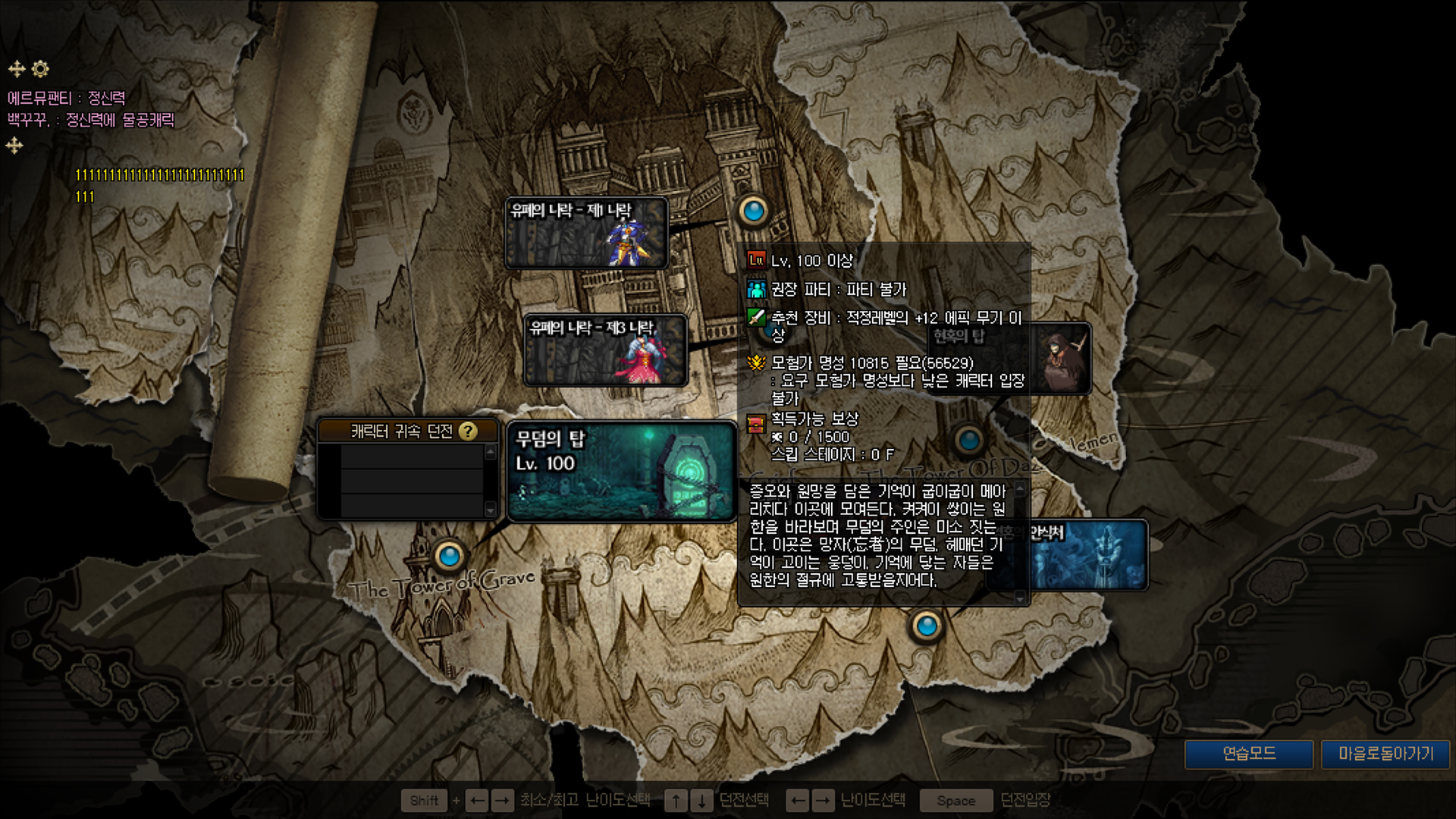Viewport: 1456px width, 819px height.
Task: Return to town with 마을로돌아가기
Action: pos(1385,754)
